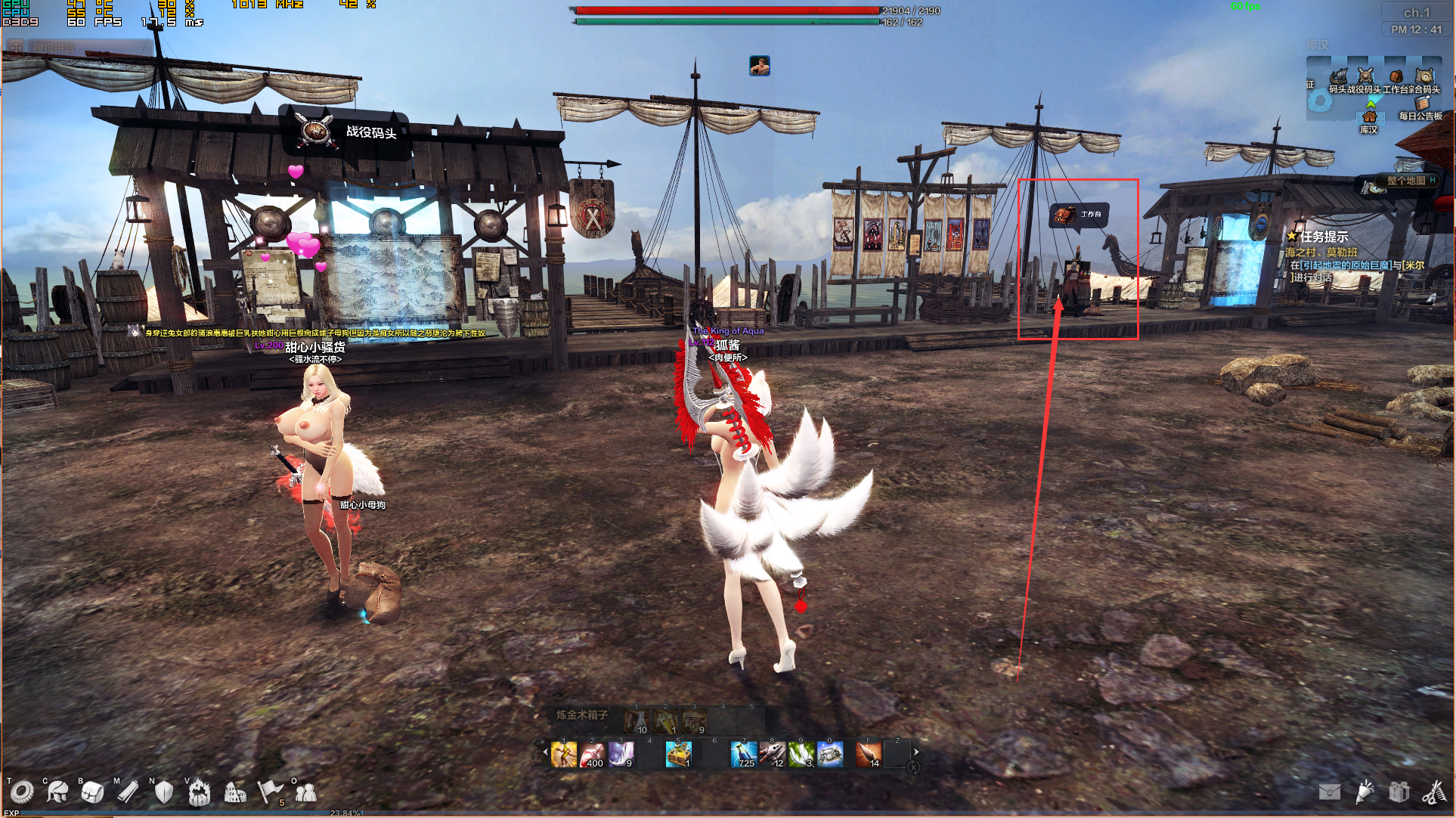1456x818 pixels.
Task: Open the flaming fist skills icon
Action: (199, 792)
